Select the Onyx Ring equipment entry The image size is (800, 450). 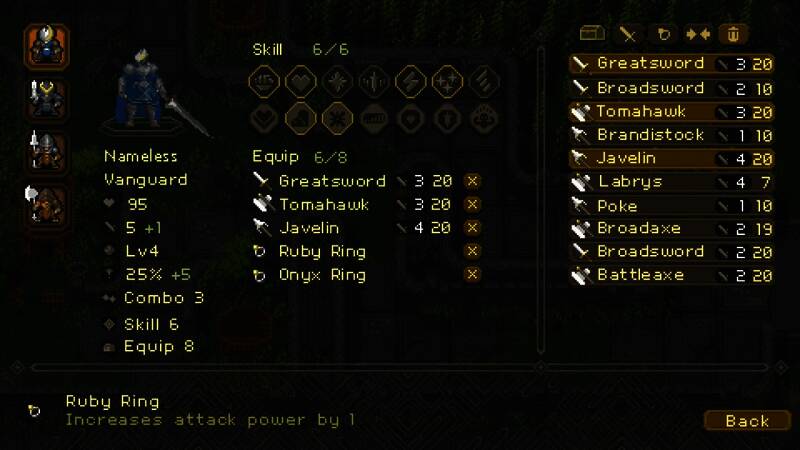point(322,275)
